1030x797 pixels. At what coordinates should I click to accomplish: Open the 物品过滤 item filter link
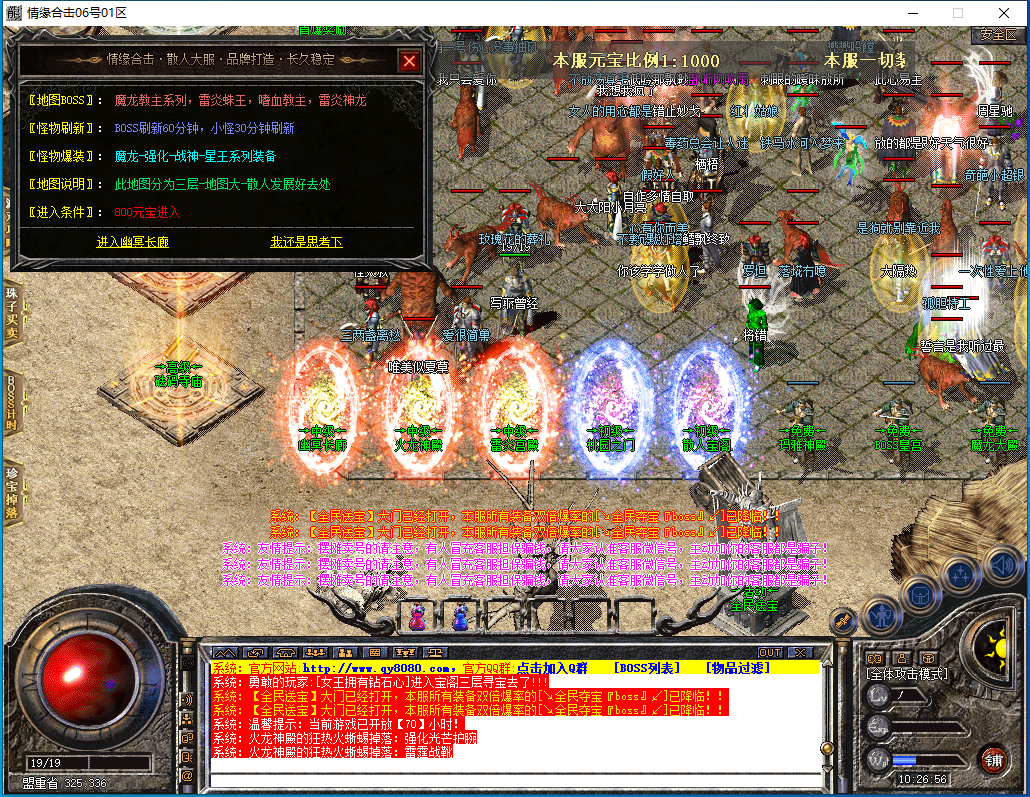pyautogui.click(x=738, y=667)
